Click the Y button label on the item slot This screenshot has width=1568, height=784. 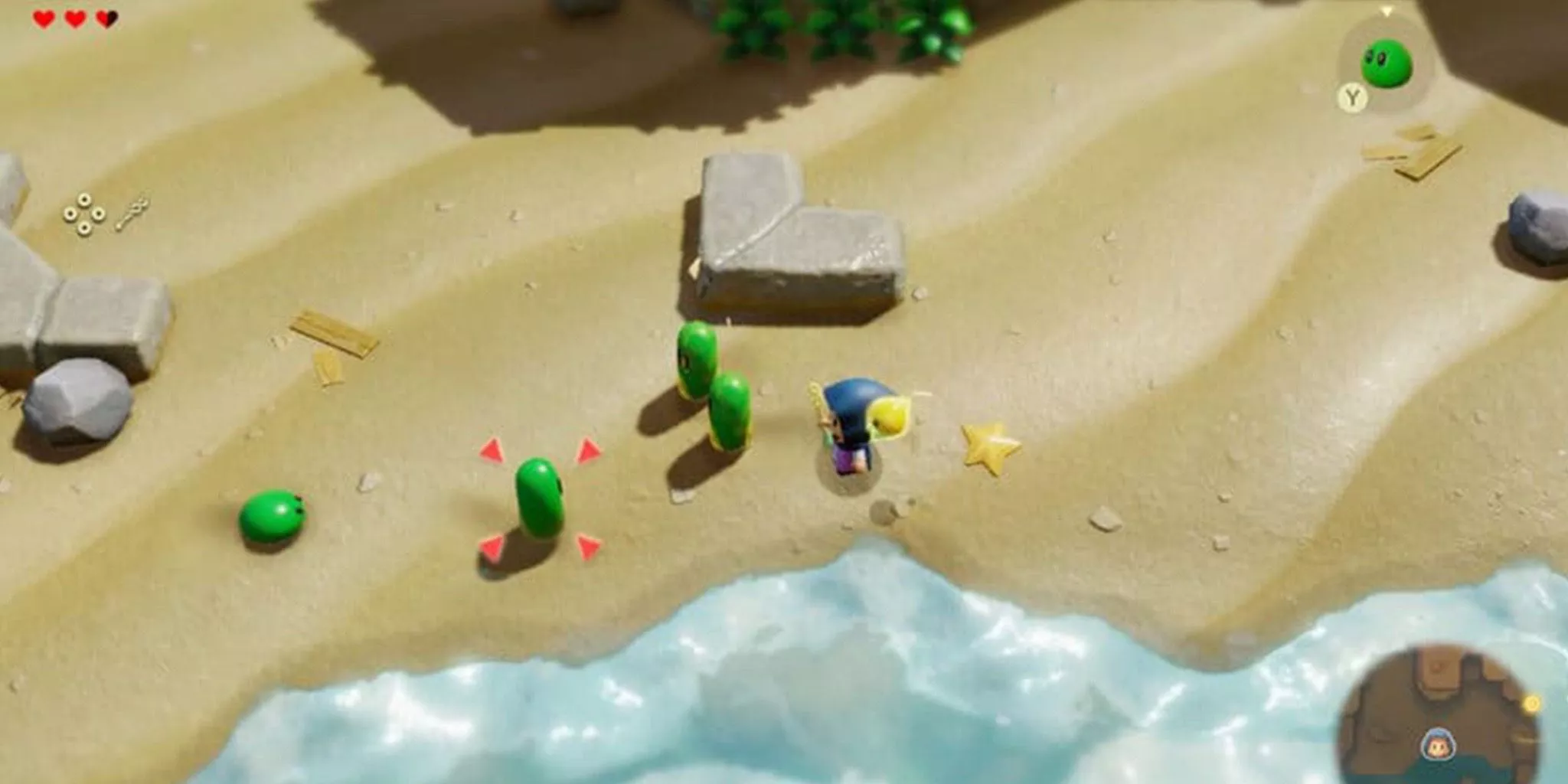pos(1352,96)
